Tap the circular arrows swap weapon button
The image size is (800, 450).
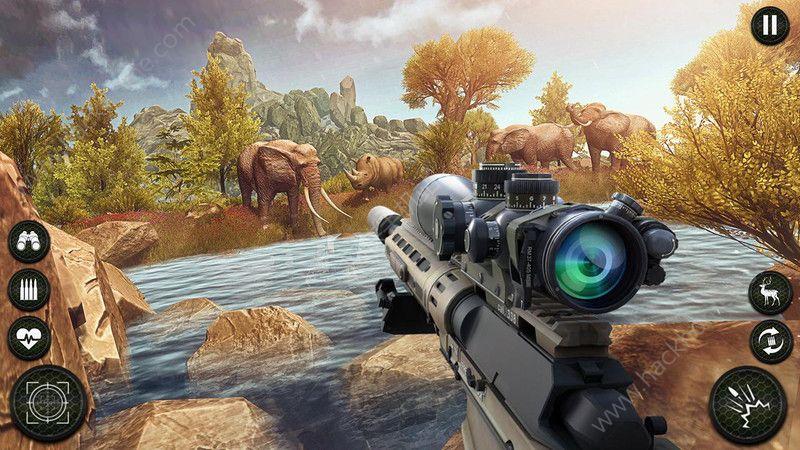point(770,341)
